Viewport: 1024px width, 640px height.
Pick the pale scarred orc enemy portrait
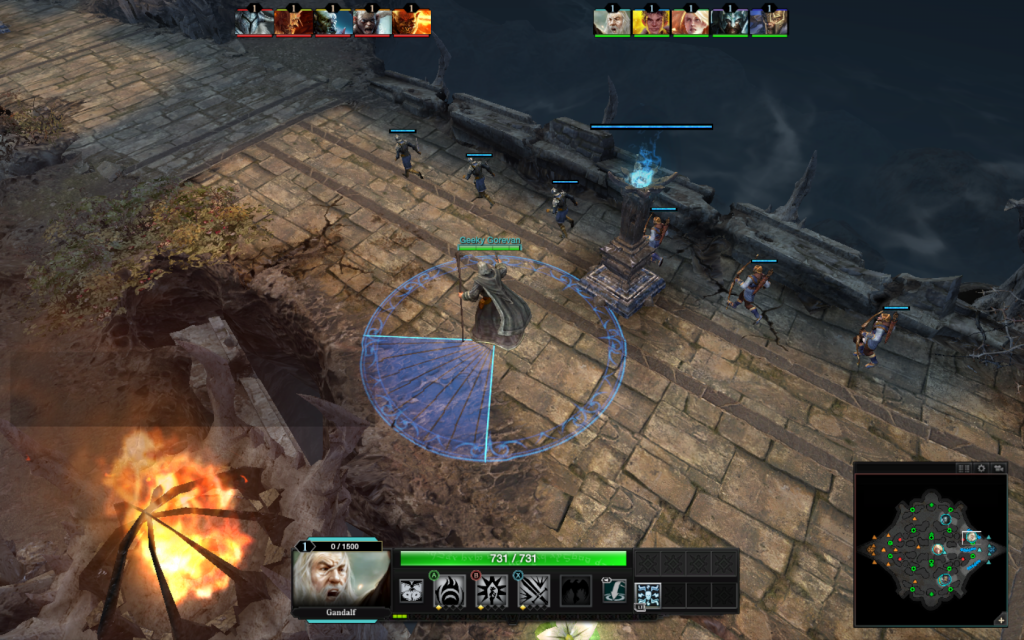(x=372, y=22)
